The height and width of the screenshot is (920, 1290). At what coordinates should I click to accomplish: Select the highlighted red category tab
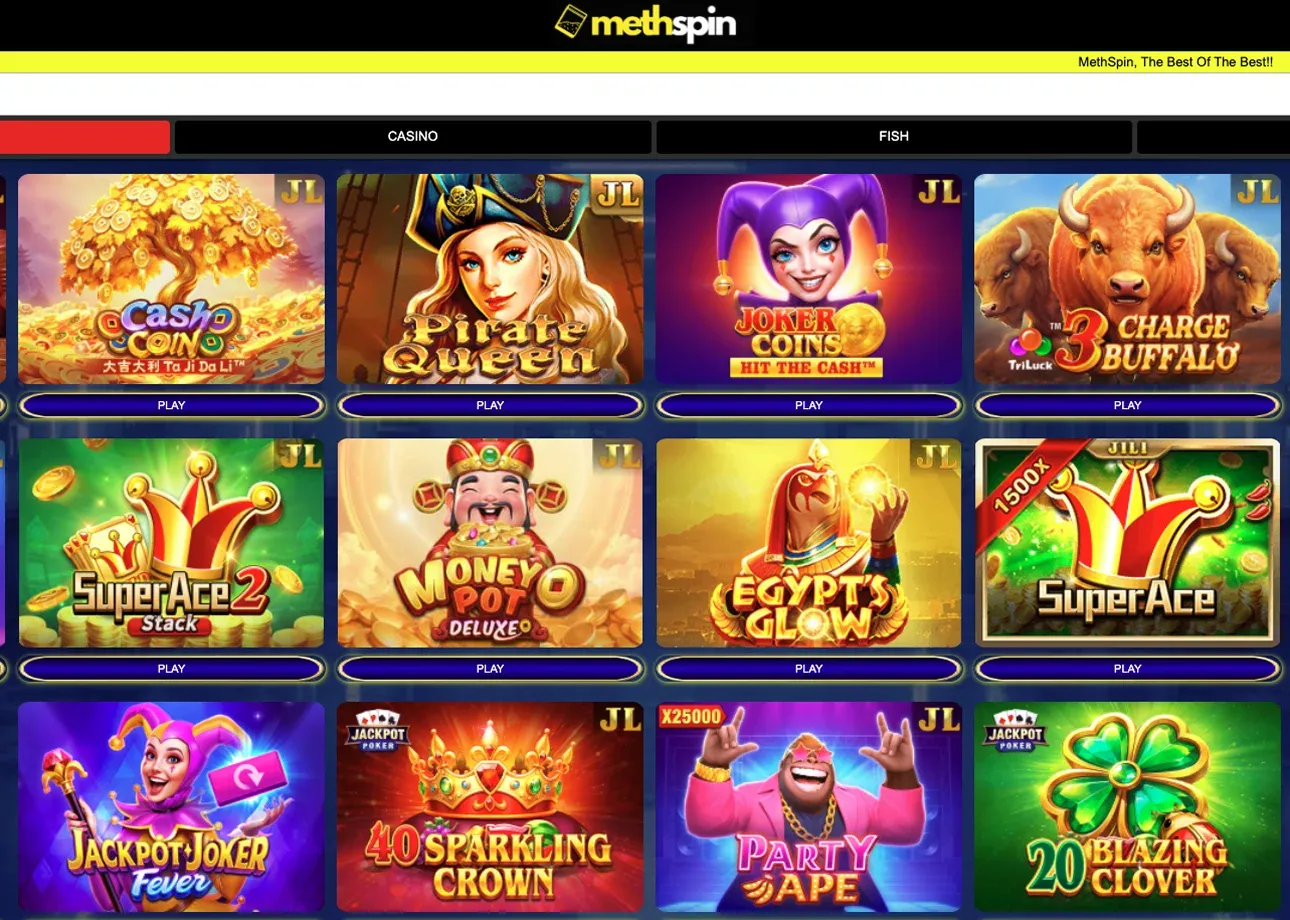84,136
